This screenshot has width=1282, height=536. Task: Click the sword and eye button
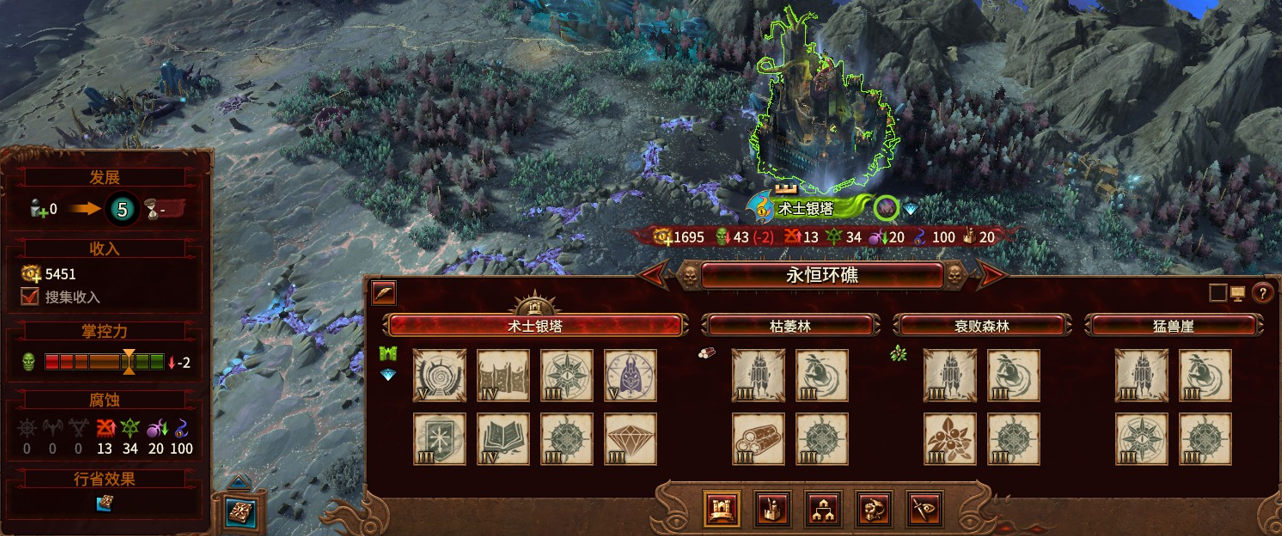tap(924, 509)
